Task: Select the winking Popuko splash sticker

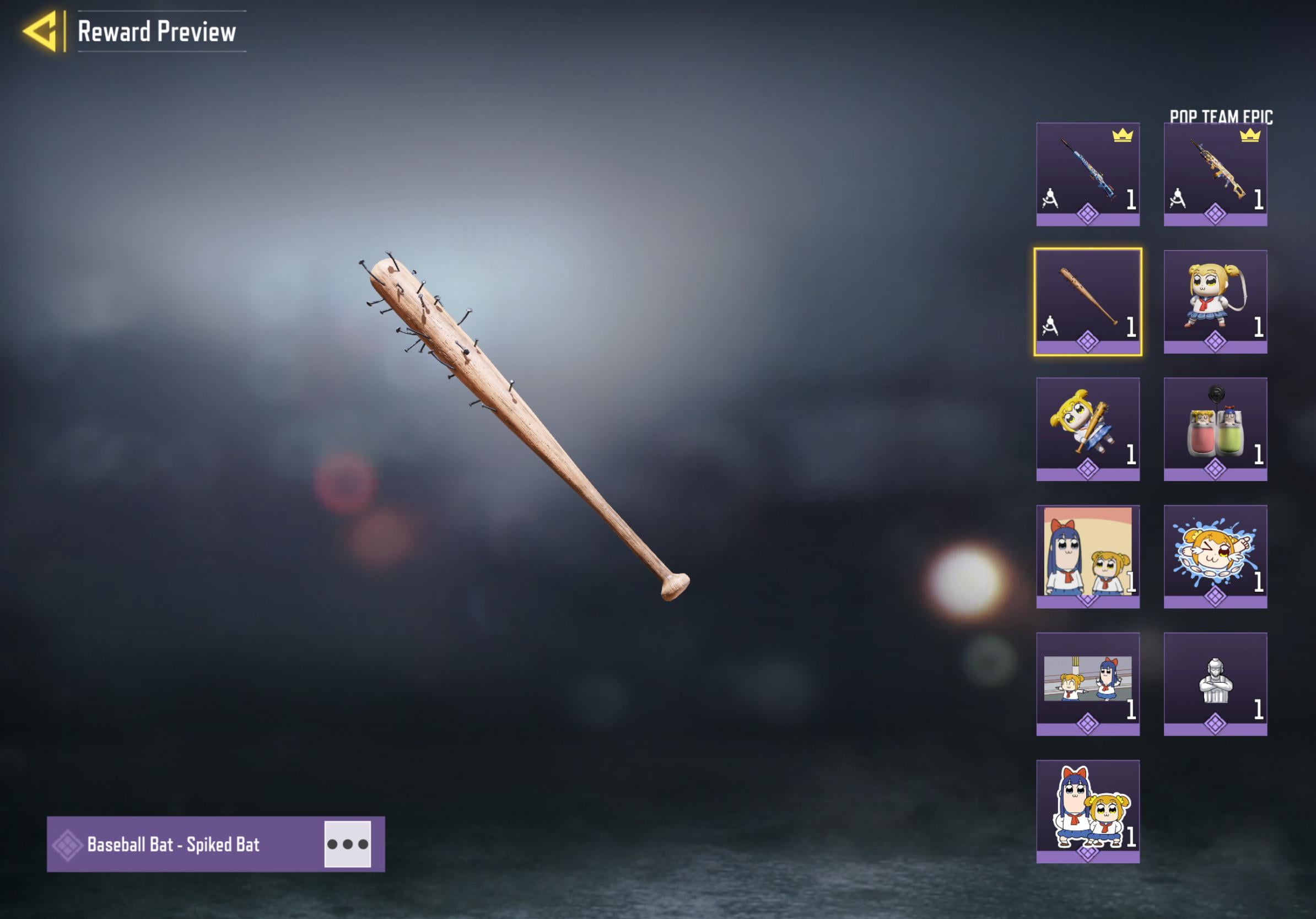Action: pos(1215,556)
